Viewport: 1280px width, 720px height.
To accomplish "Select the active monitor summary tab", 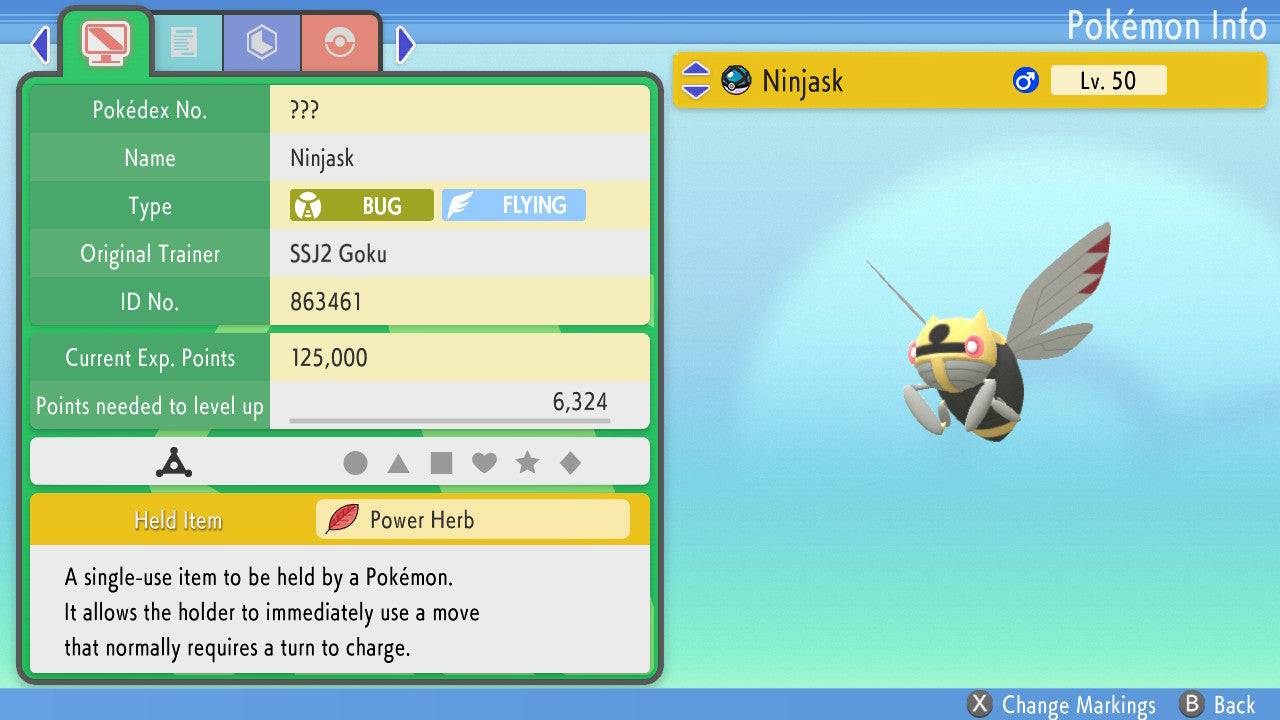I will coord(106,42).
